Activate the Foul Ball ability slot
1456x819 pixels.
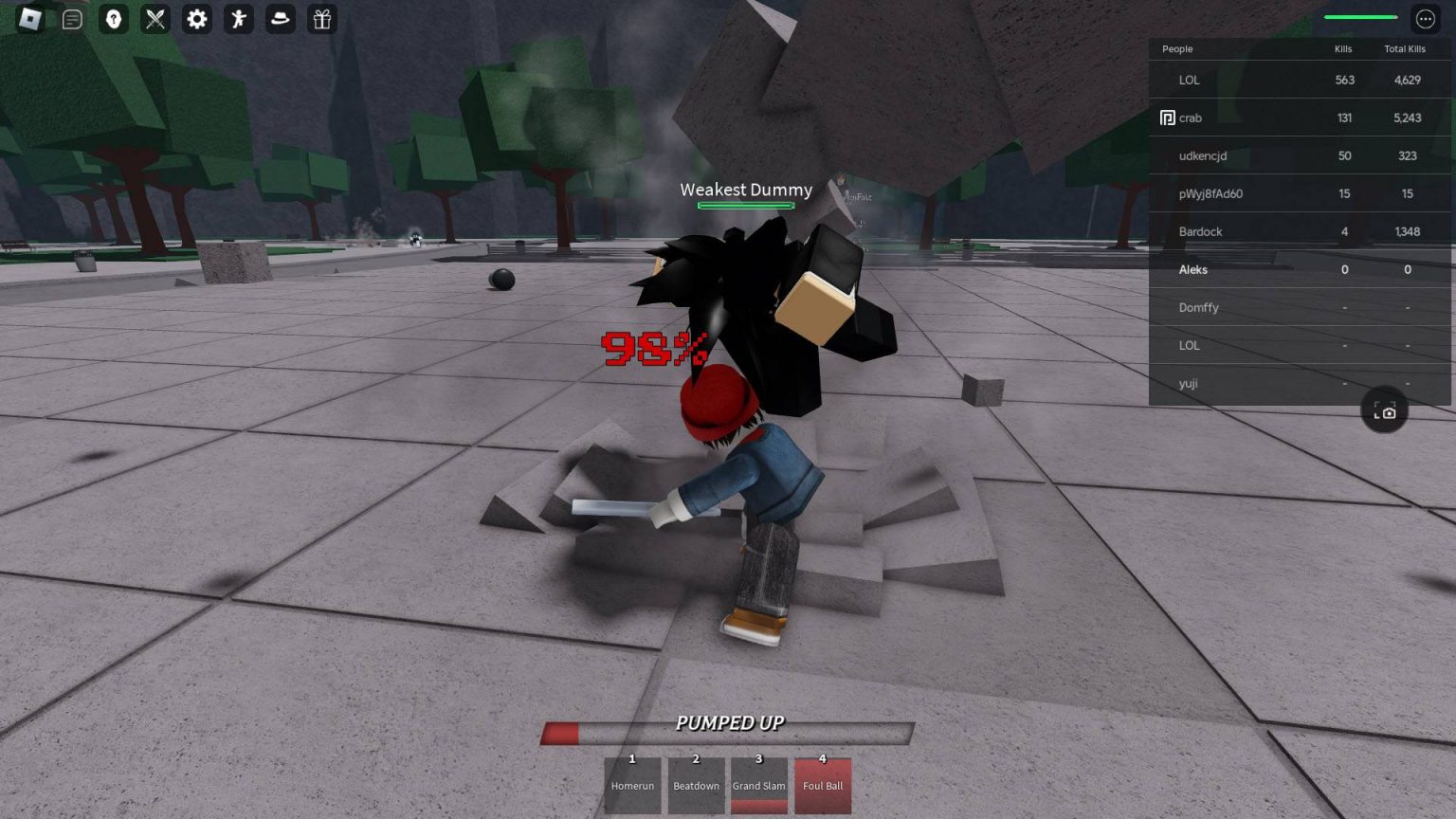[823, 785]
